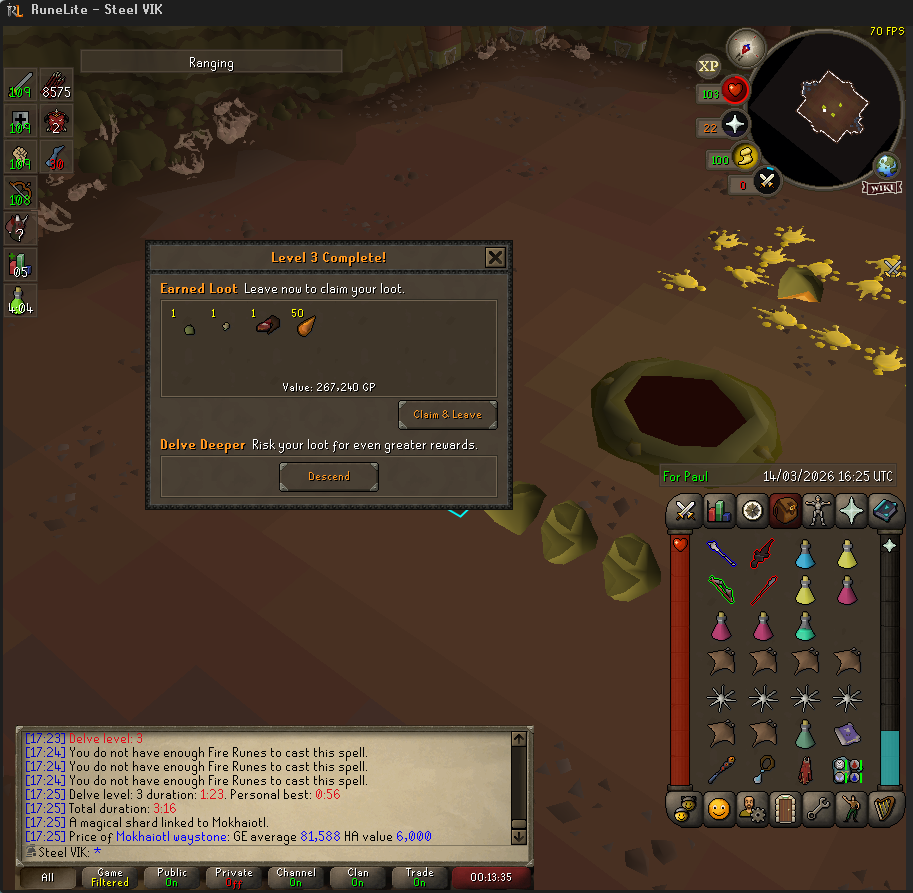
Task: Select the purple book in the inventory
Action: pyautogui.click(x=846, y=733)
